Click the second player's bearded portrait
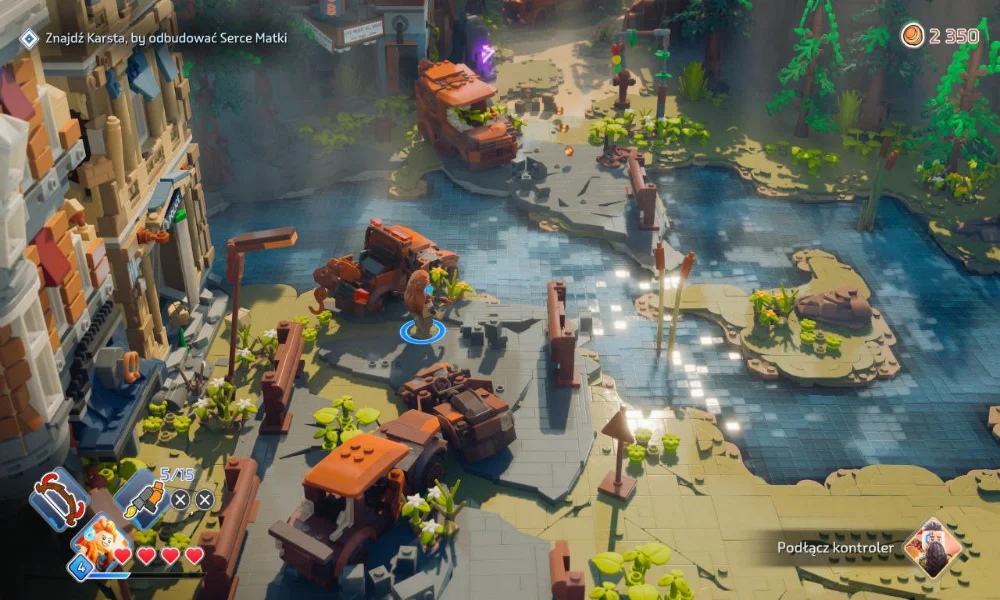This screenshot has height=600, width=1000. point(932,547)
